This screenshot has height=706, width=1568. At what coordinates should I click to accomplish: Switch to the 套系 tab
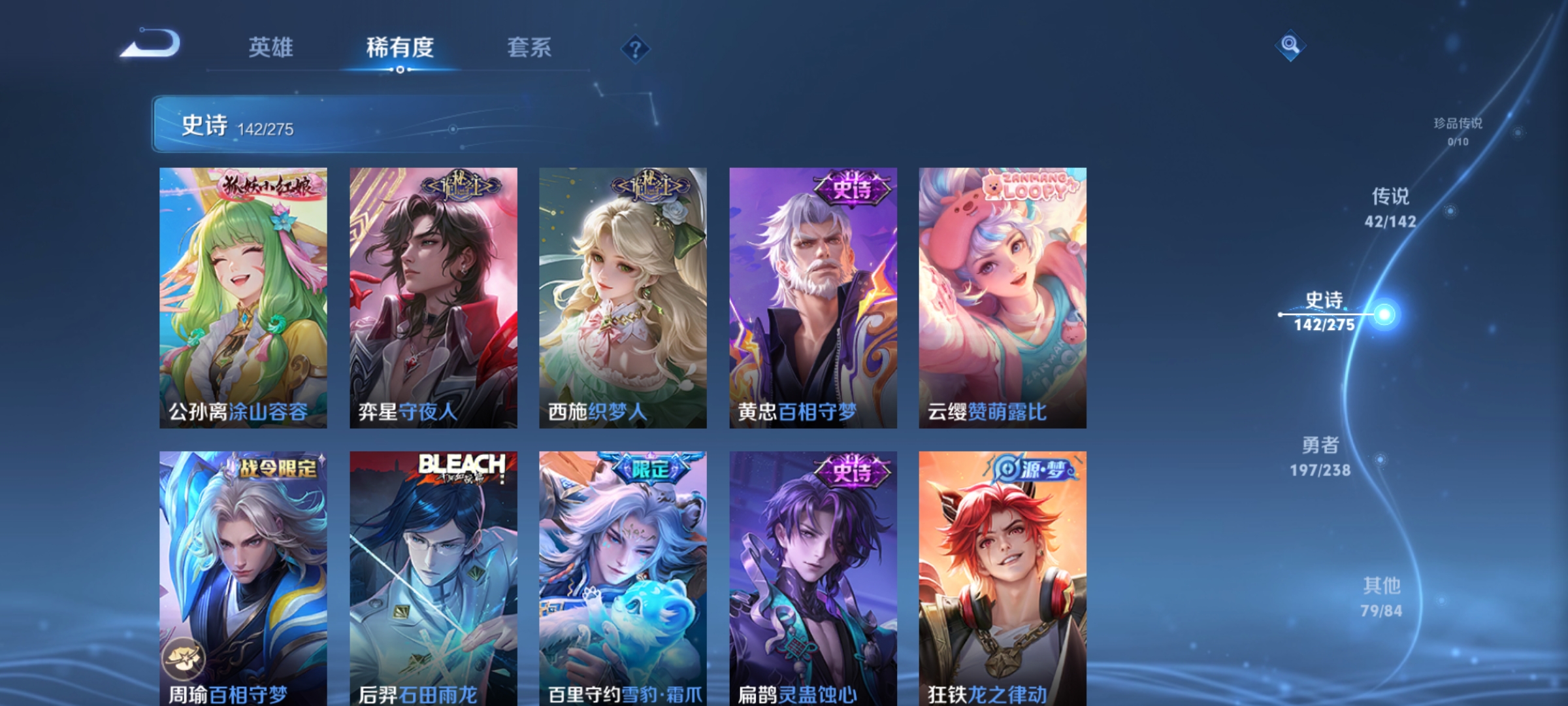[x=530, y=48]
